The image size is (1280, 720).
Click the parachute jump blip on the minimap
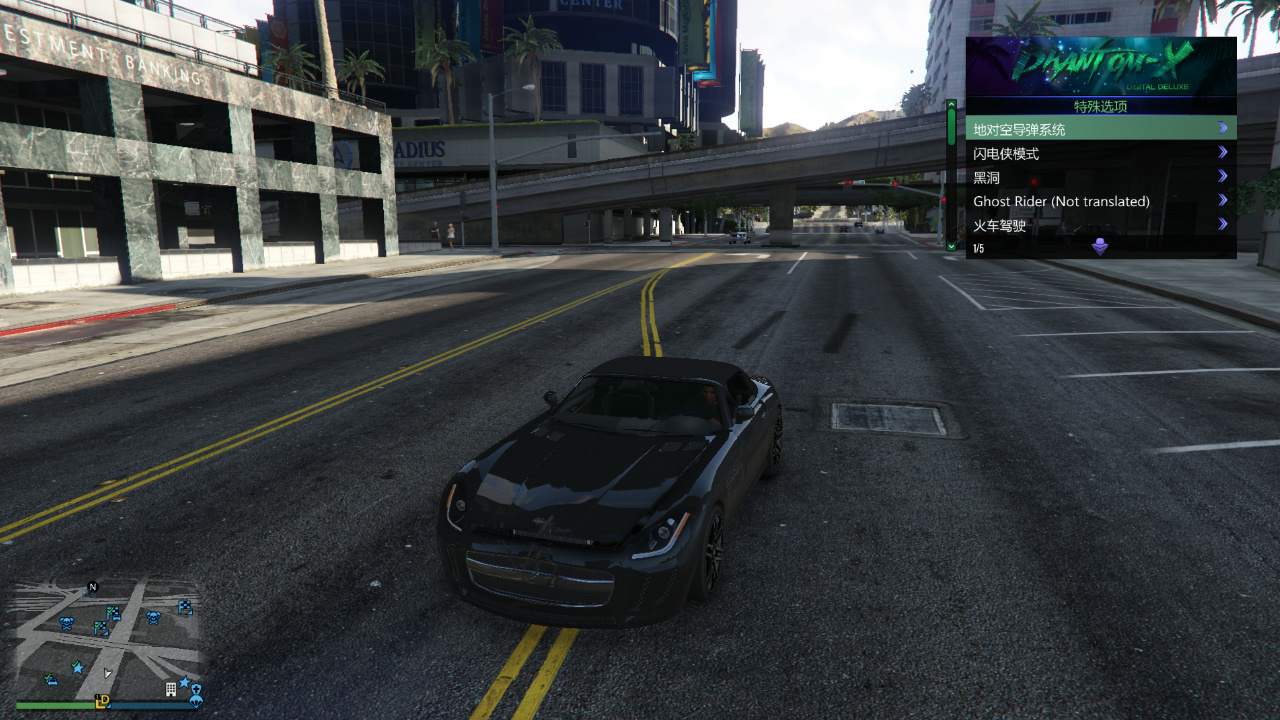pyautogui.click(x=194, y=702)
